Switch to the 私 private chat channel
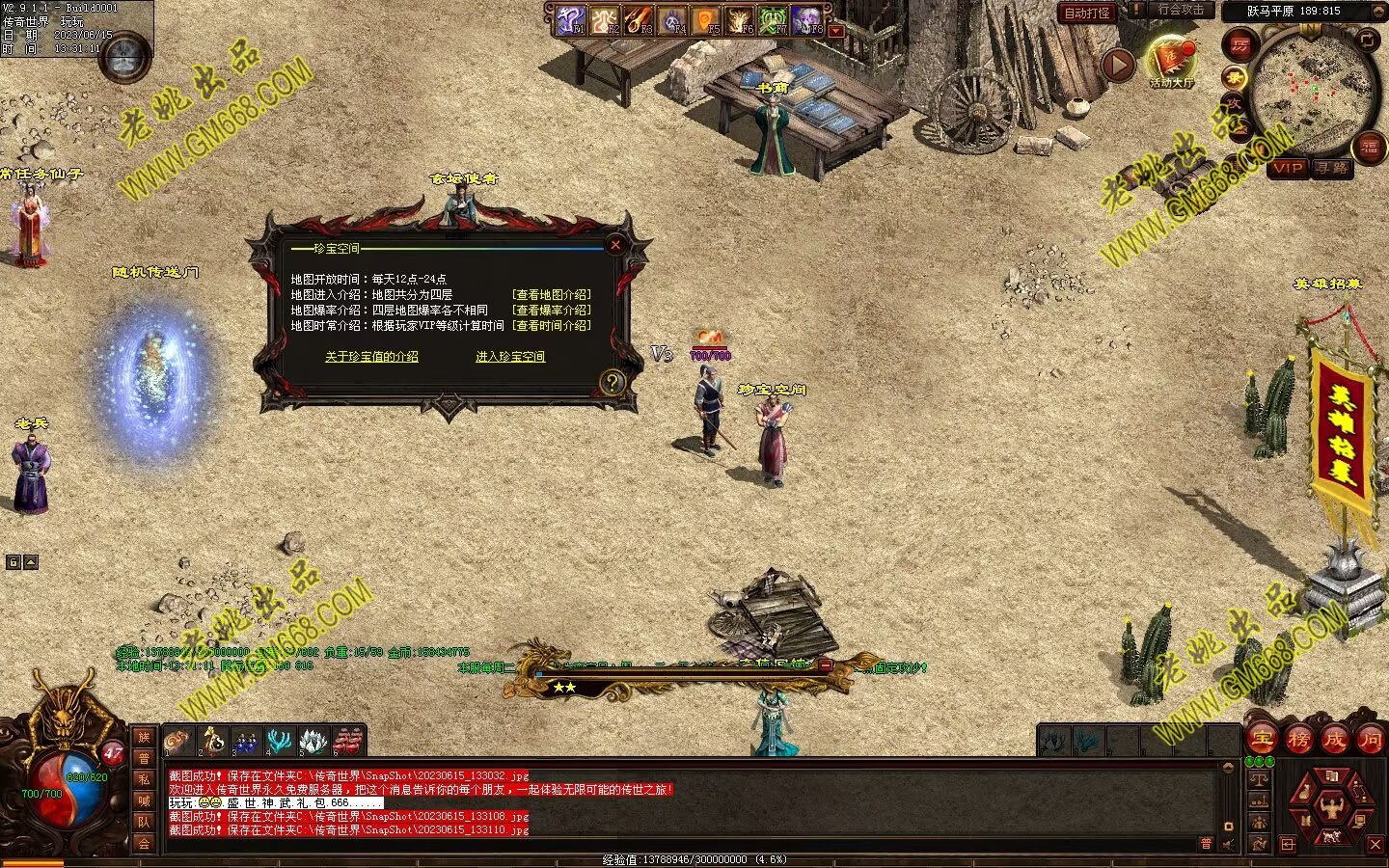The image size is (1389, 868). (144, 779)
